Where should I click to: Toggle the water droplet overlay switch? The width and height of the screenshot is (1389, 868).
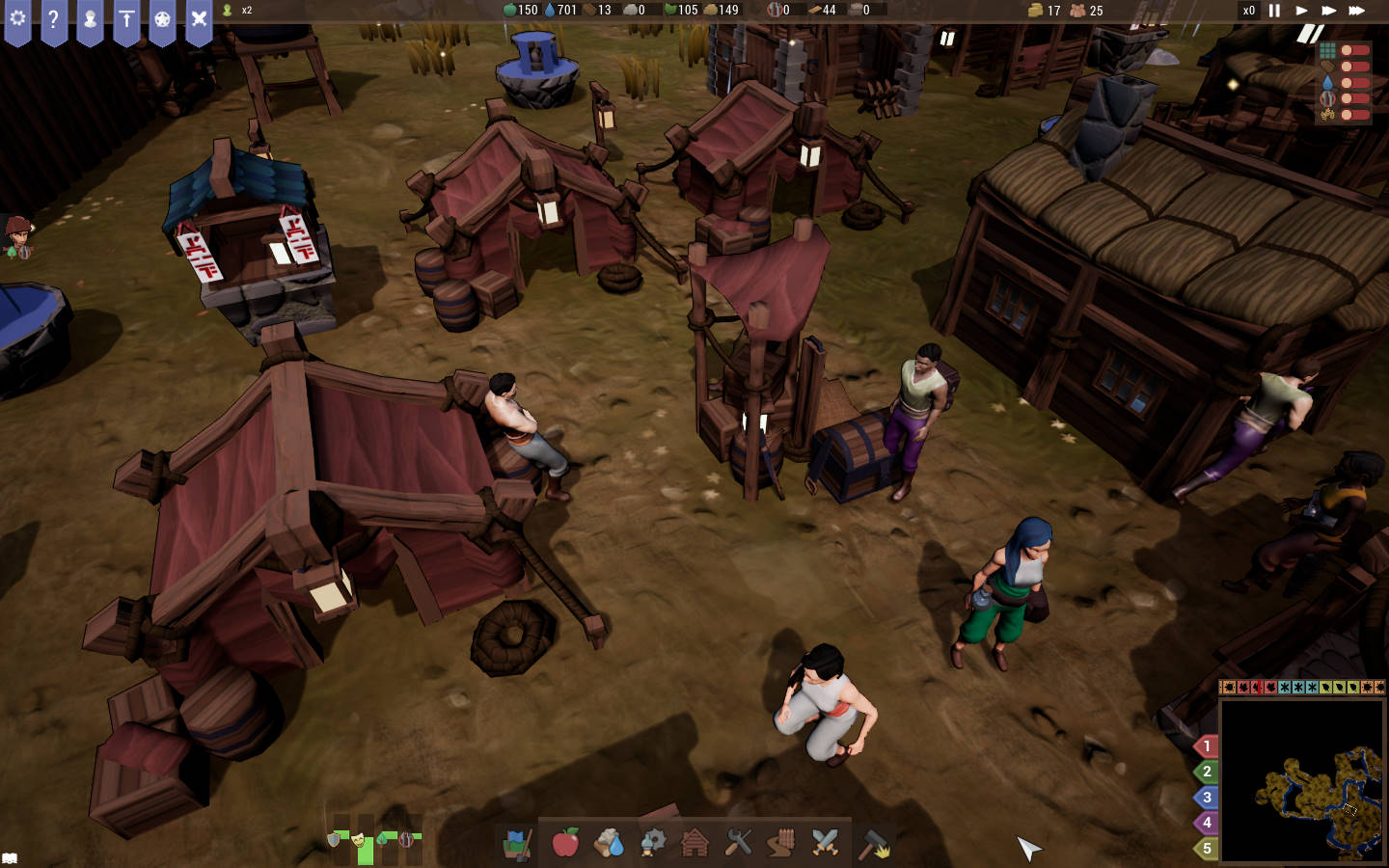click(x=1354, y=83)
